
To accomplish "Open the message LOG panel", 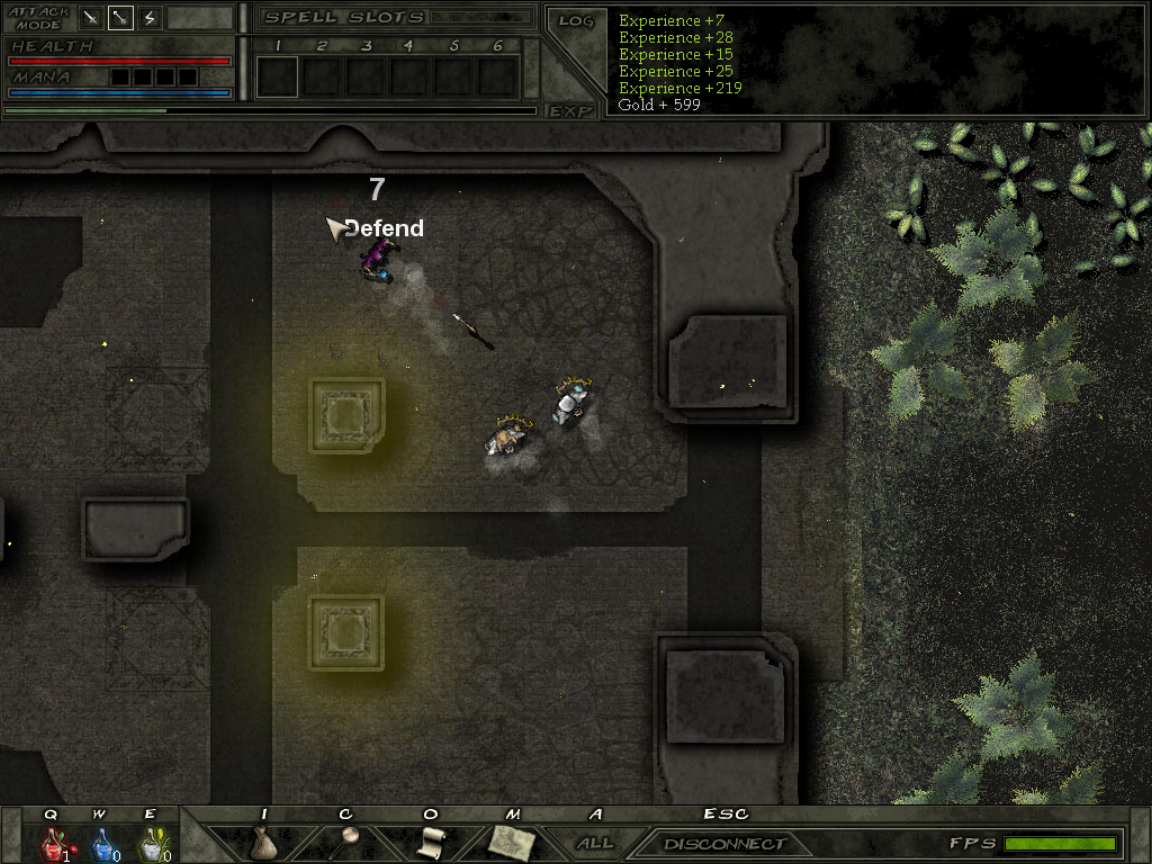I will (576, 21).
